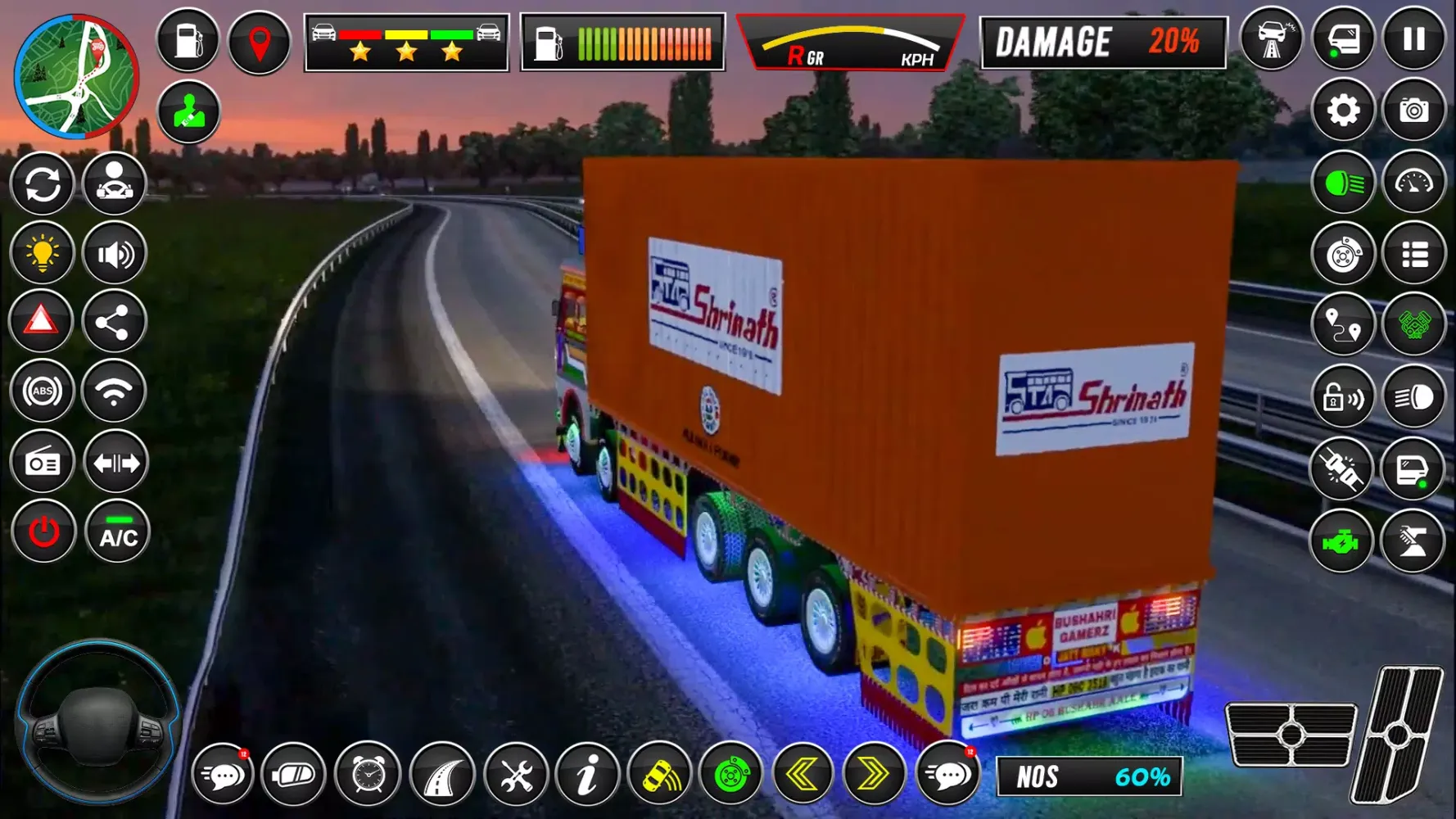Activate the hazard warning triangle
Viewport: 1456px width, 819px height.
coord(41,321)
